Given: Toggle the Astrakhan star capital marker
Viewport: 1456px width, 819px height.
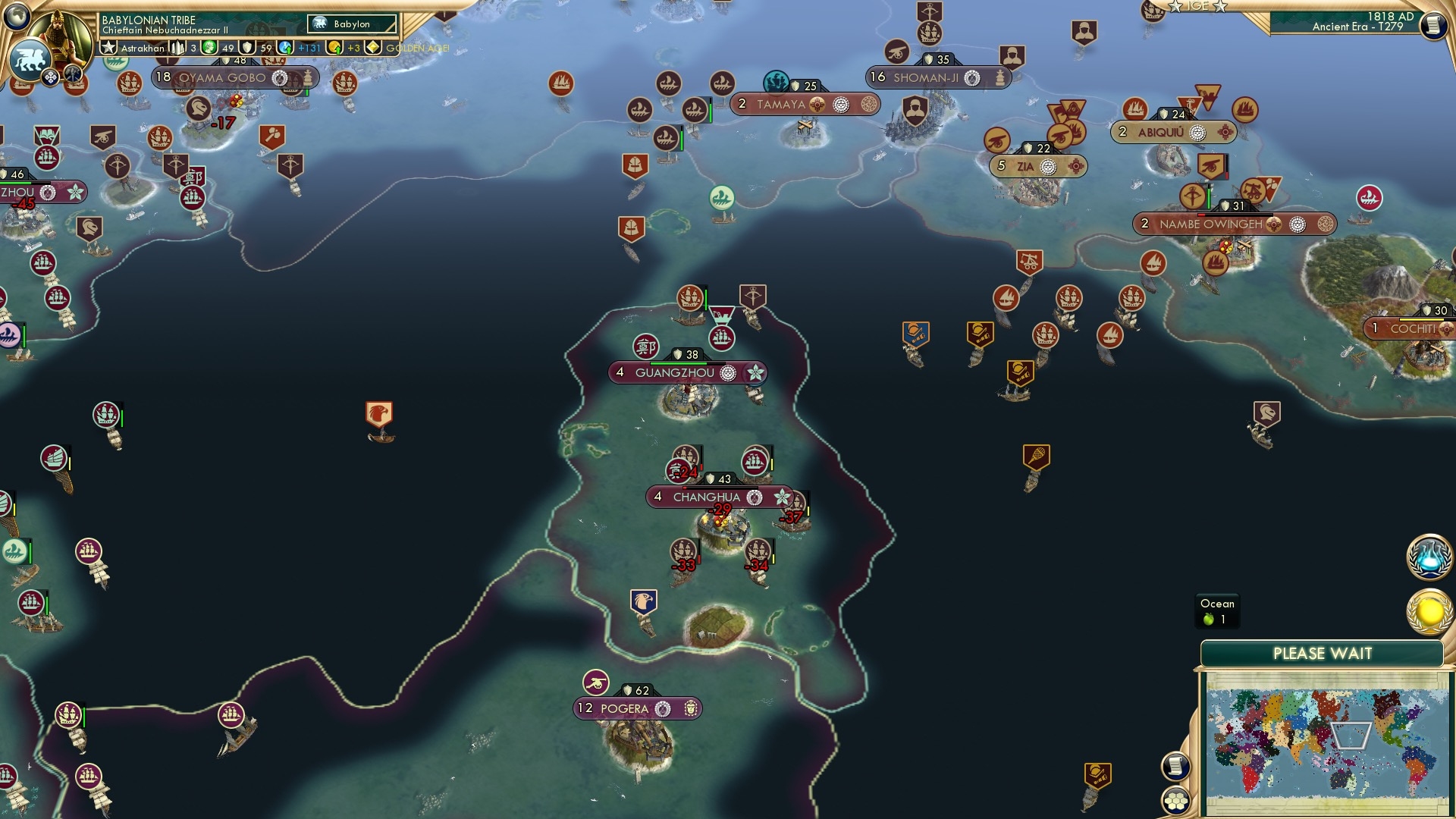Looking at the screenshot, I should coord(108,48).
